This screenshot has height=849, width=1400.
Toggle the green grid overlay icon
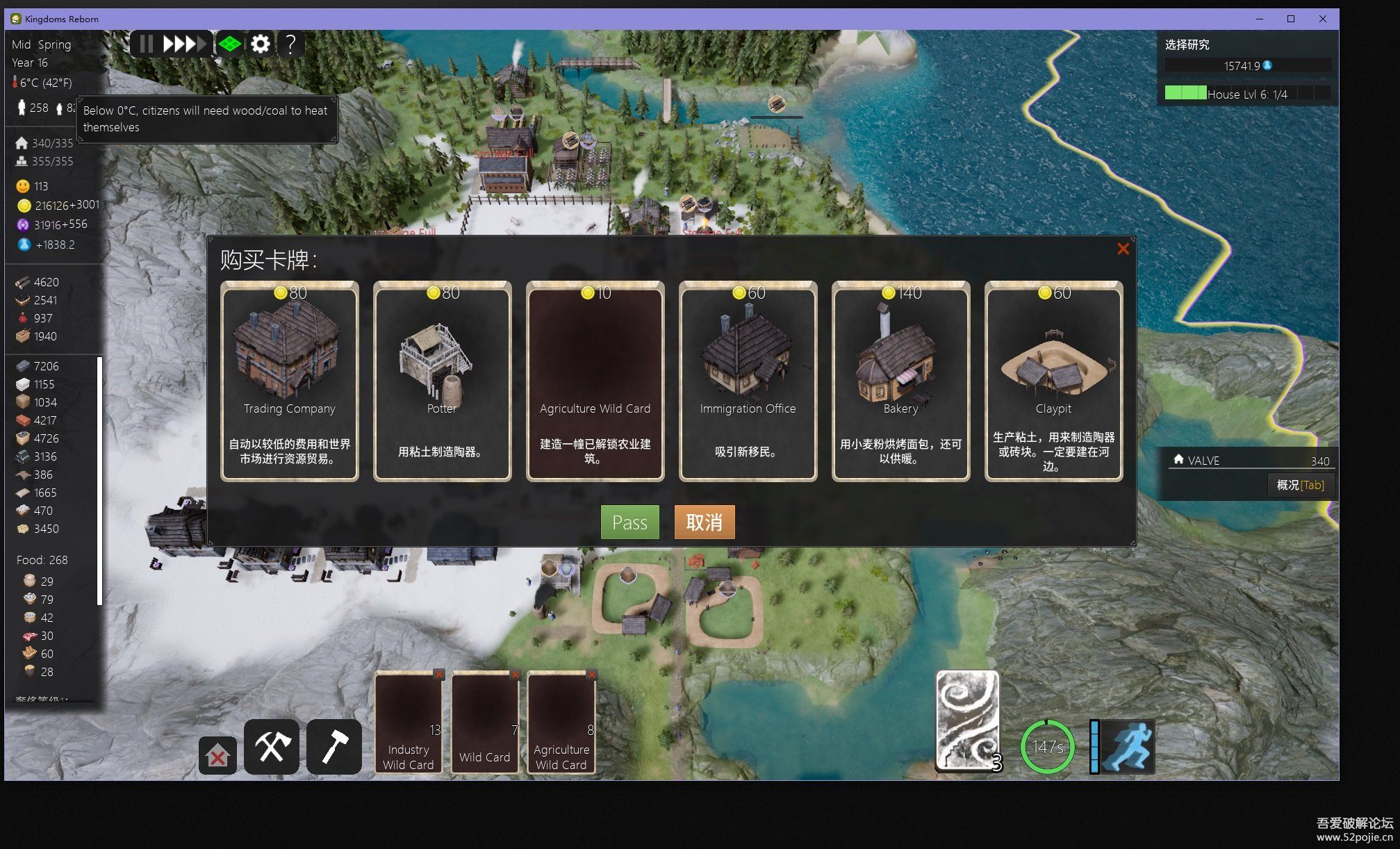coord(229,44)
